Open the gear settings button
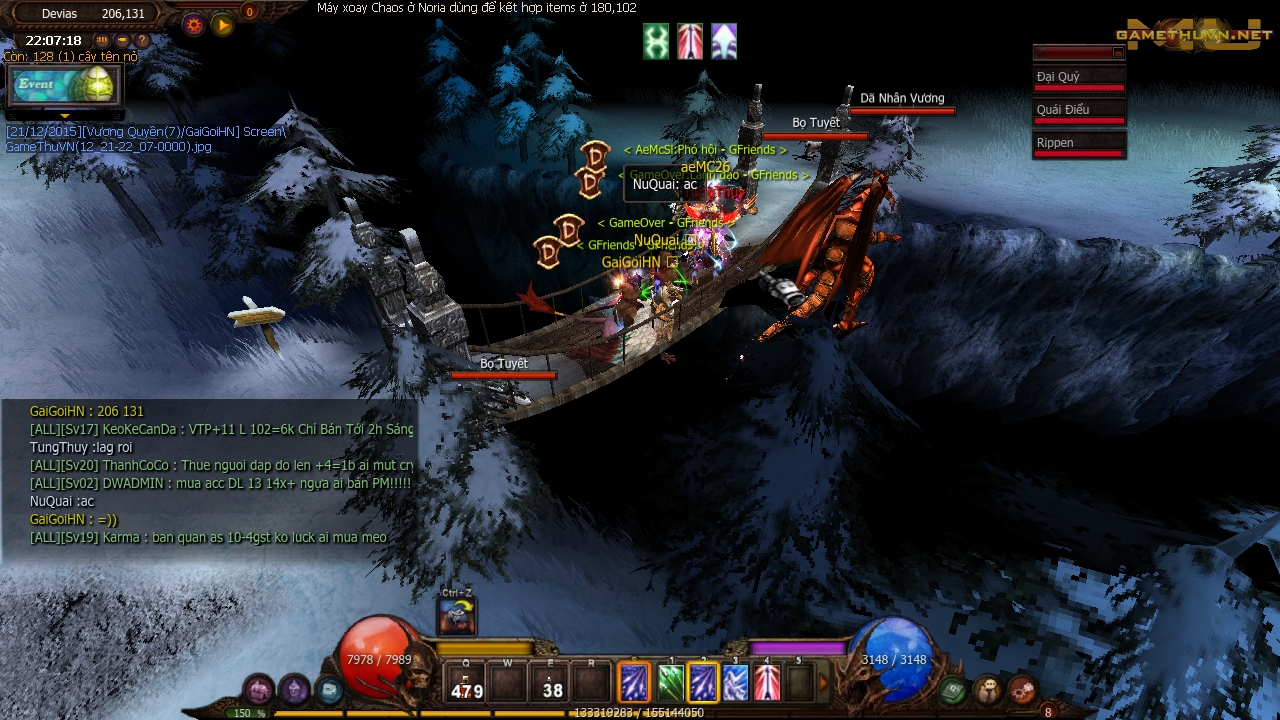Viewport: 1280px width, 720px height. coord(194,25)
